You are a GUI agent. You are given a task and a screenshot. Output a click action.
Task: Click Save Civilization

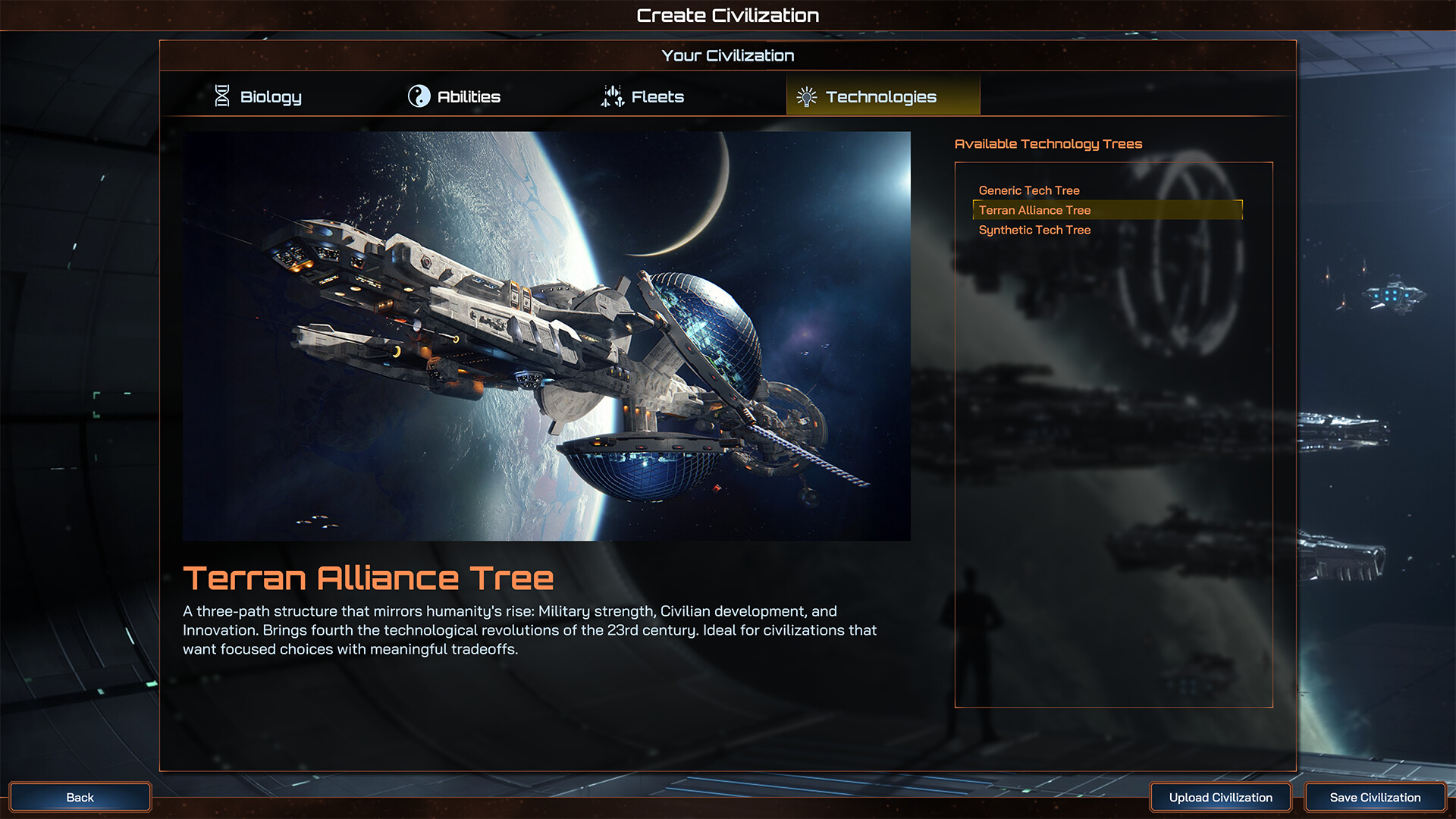1374,797
